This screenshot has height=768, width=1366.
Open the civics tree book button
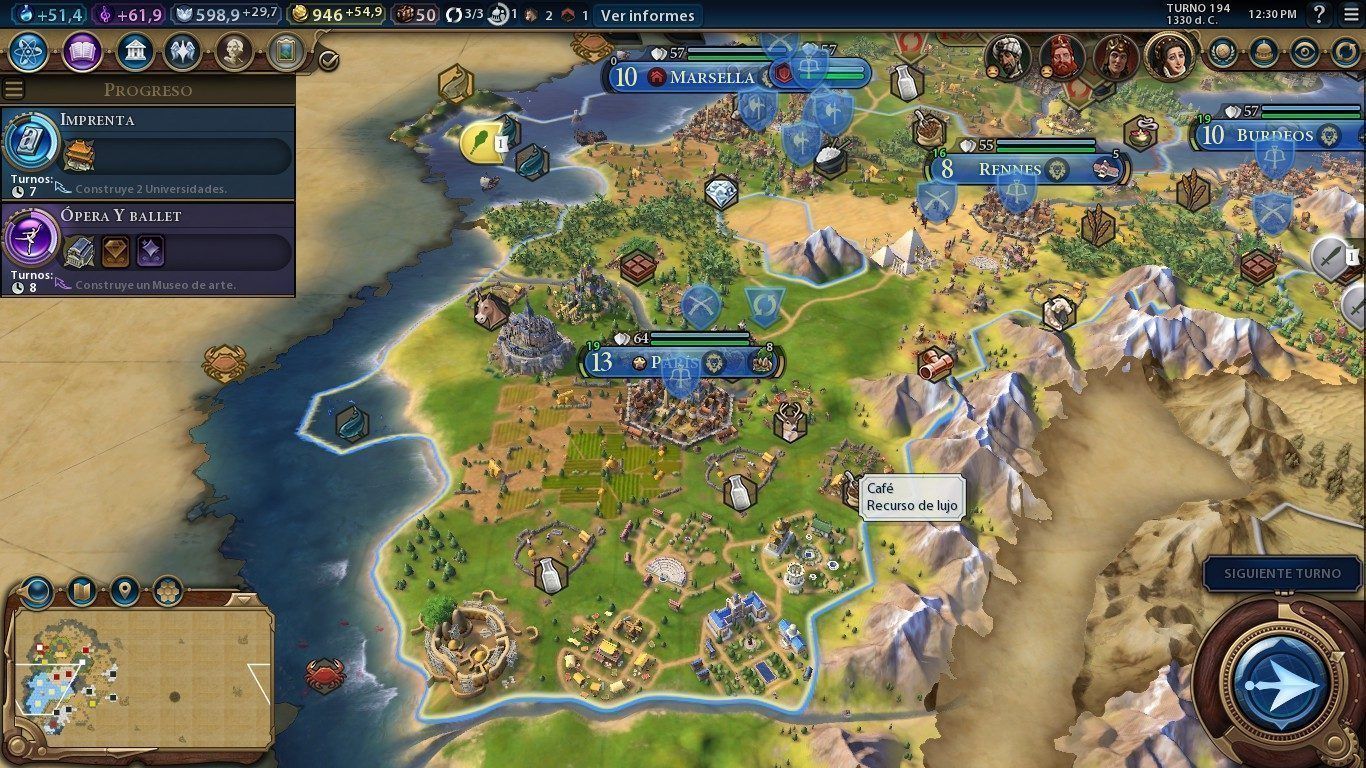tap(82, 51)
